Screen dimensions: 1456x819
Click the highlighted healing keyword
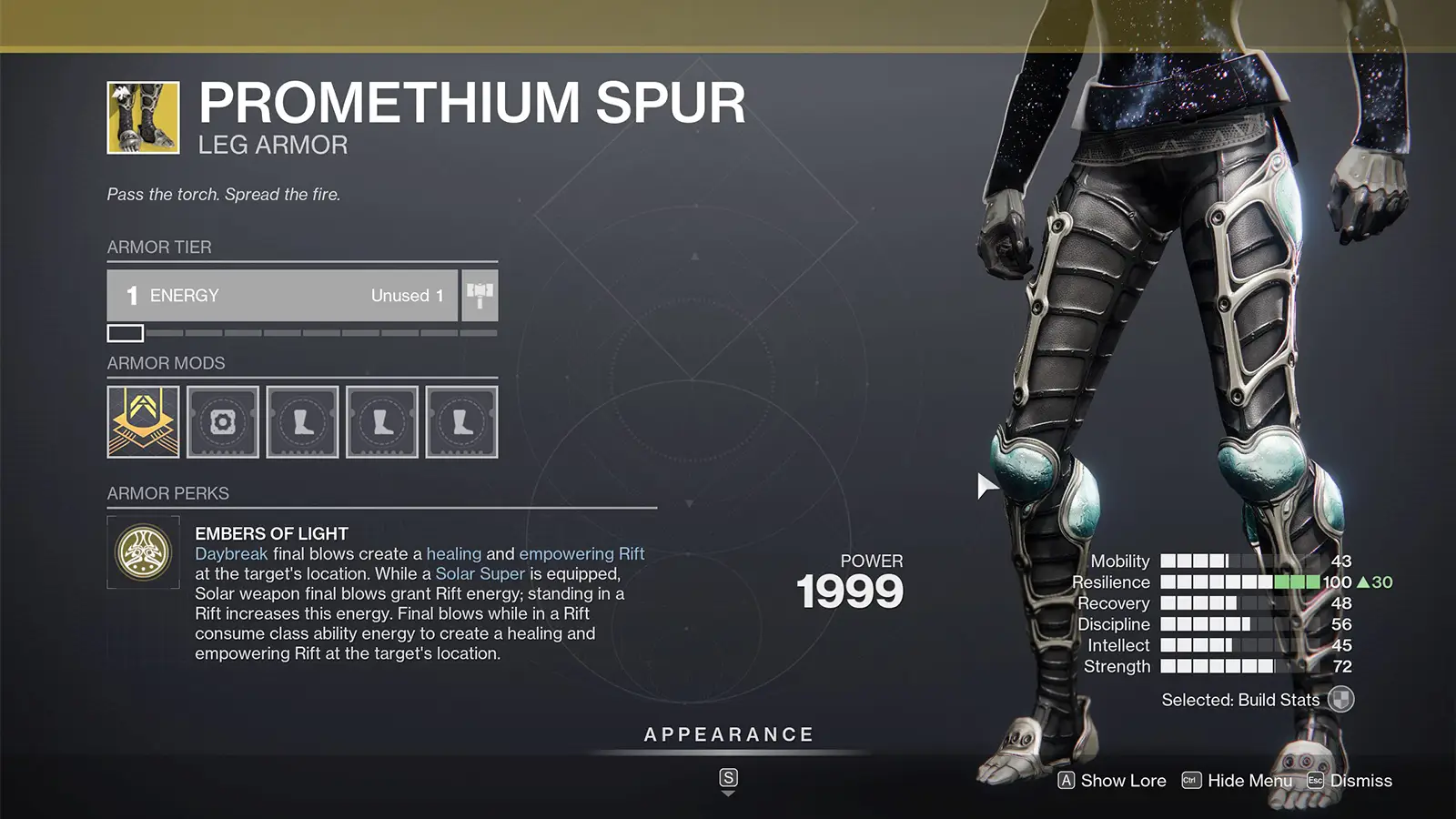click(454, 553)
